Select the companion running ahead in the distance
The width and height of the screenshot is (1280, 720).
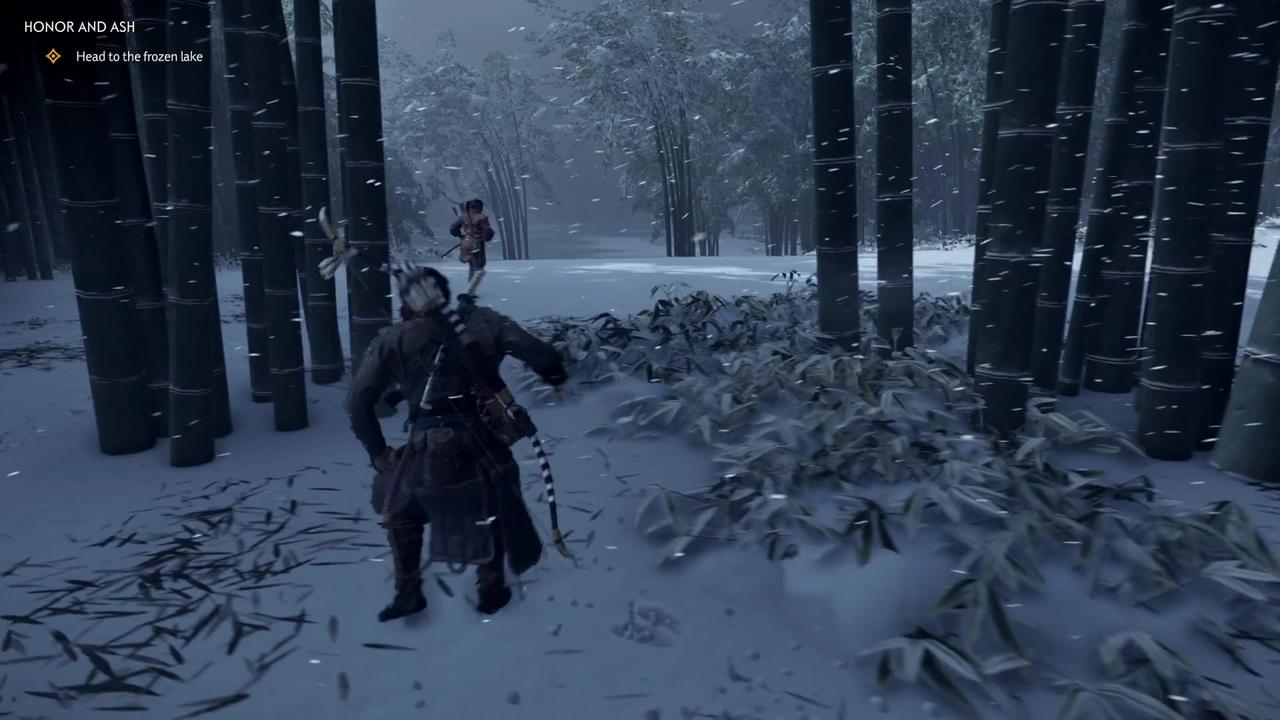coord(470,235)
